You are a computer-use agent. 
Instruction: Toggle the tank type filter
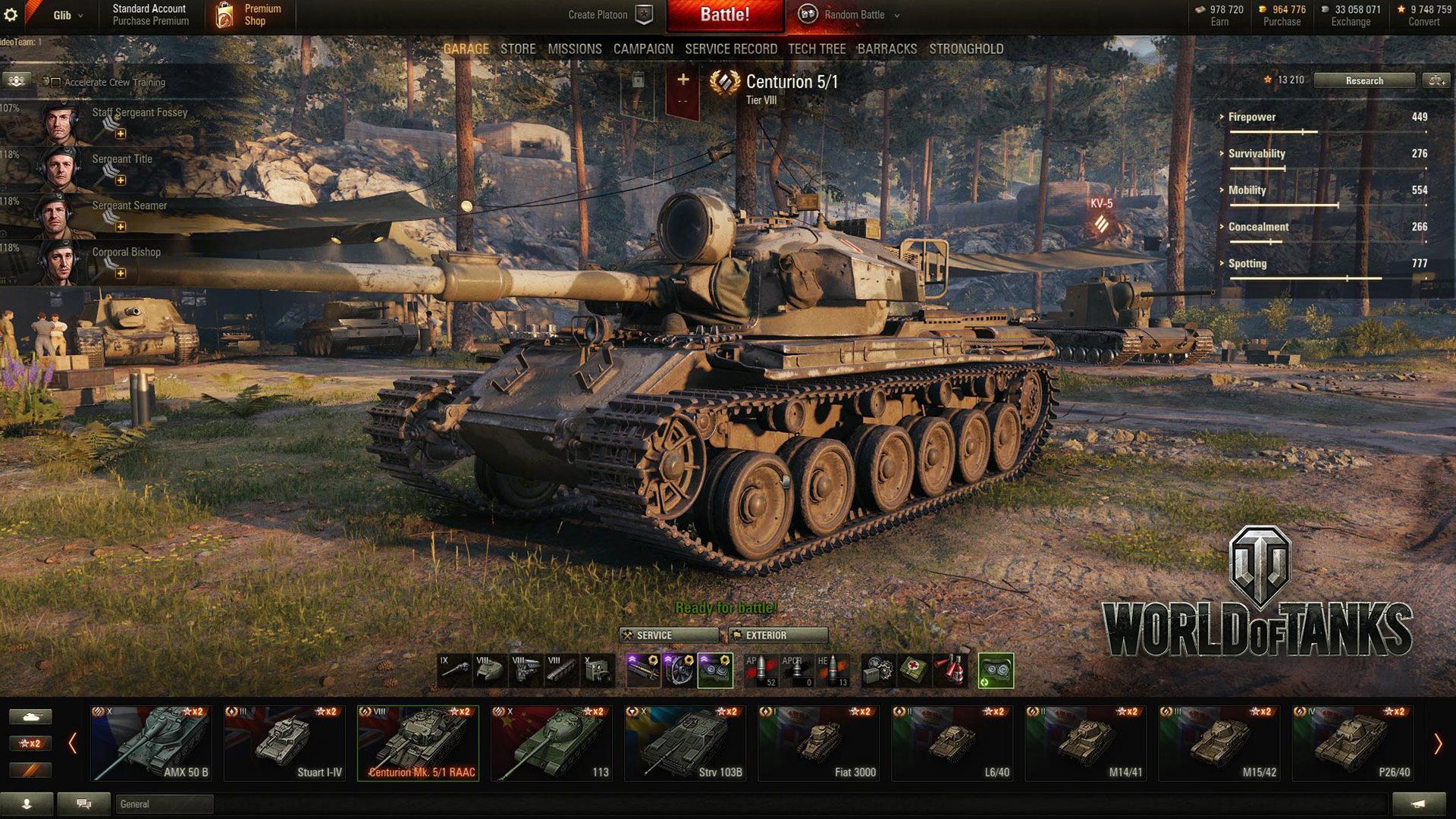[30, 716]
